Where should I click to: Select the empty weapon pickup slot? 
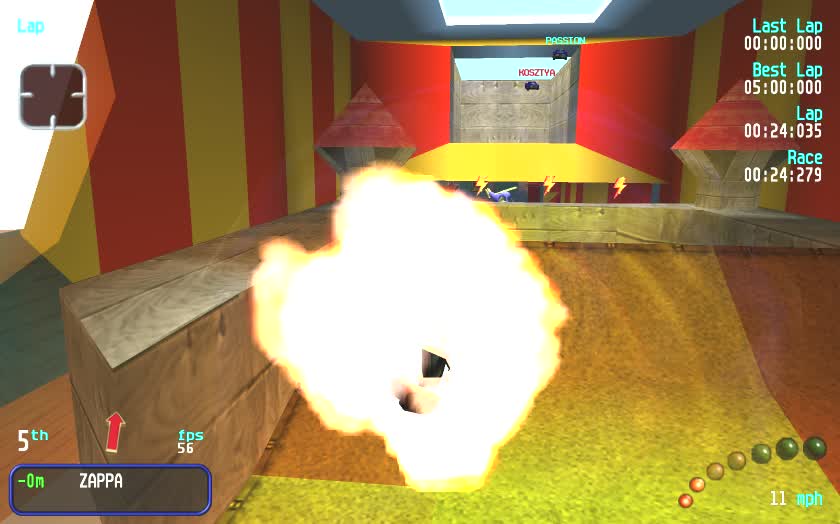[52, 96]
